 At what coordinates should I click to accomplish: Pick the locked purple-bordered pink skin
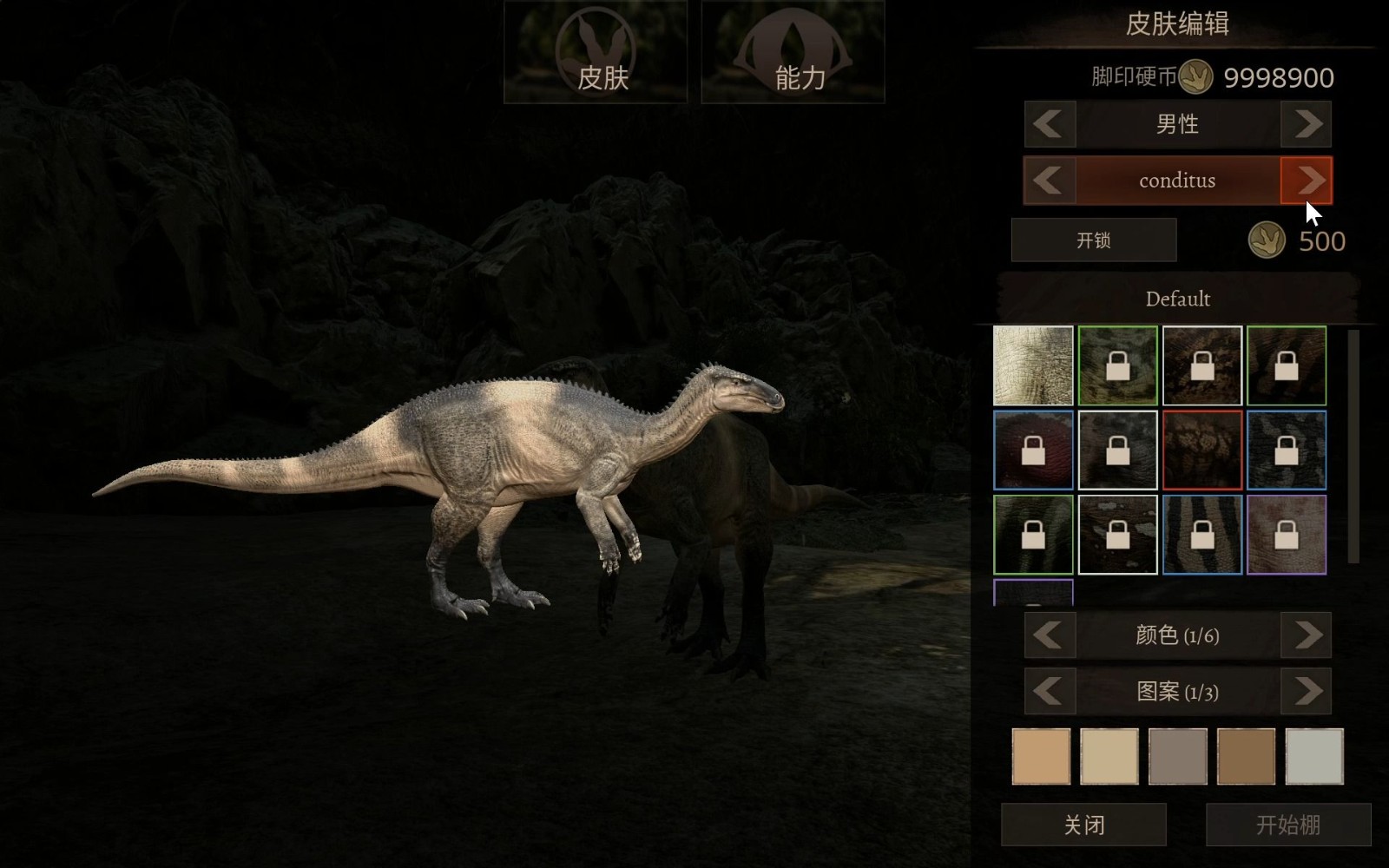[x=1287, y=535]
